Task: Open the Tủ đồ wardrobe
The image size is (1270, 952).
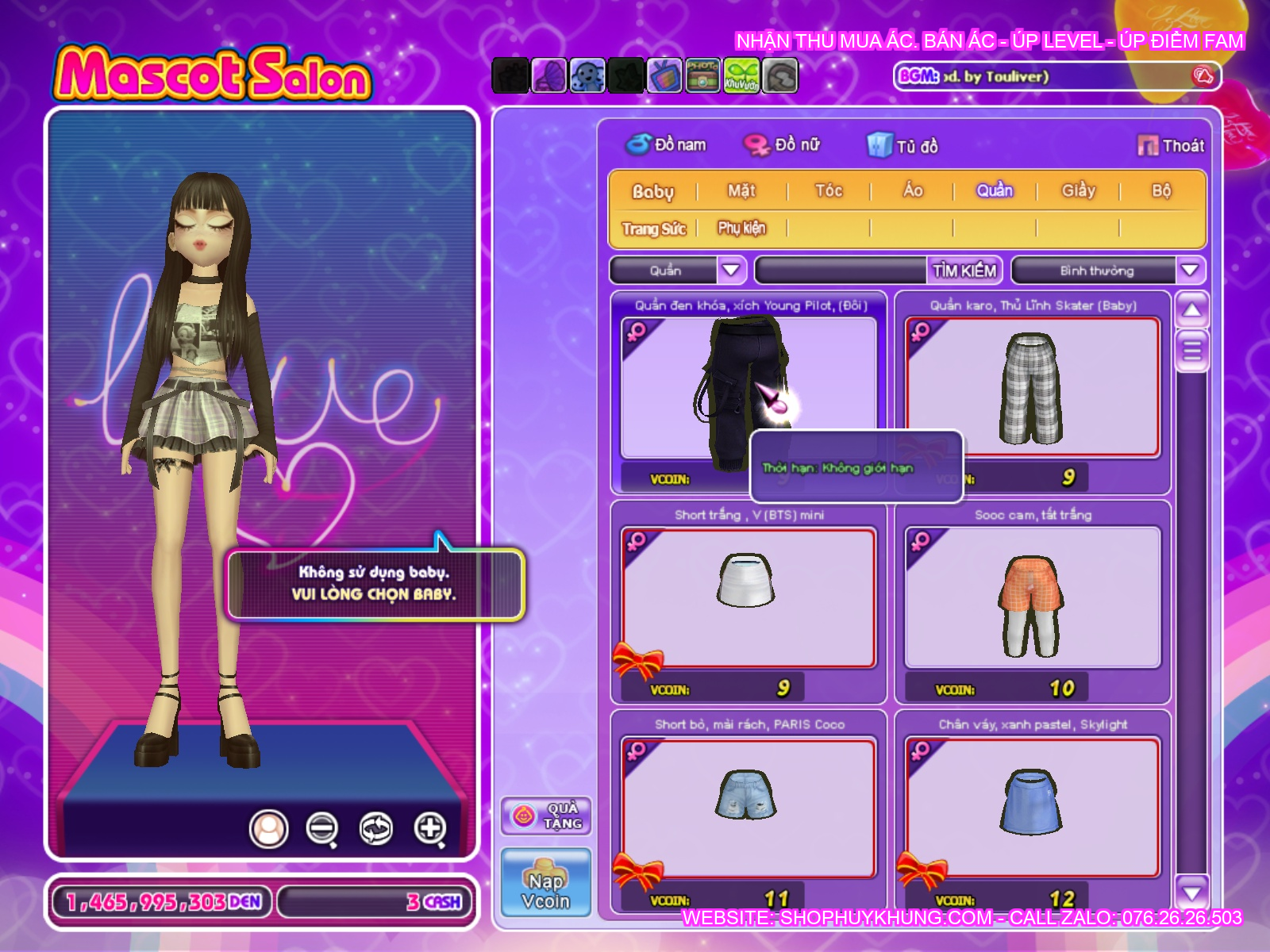Action: 902,146
